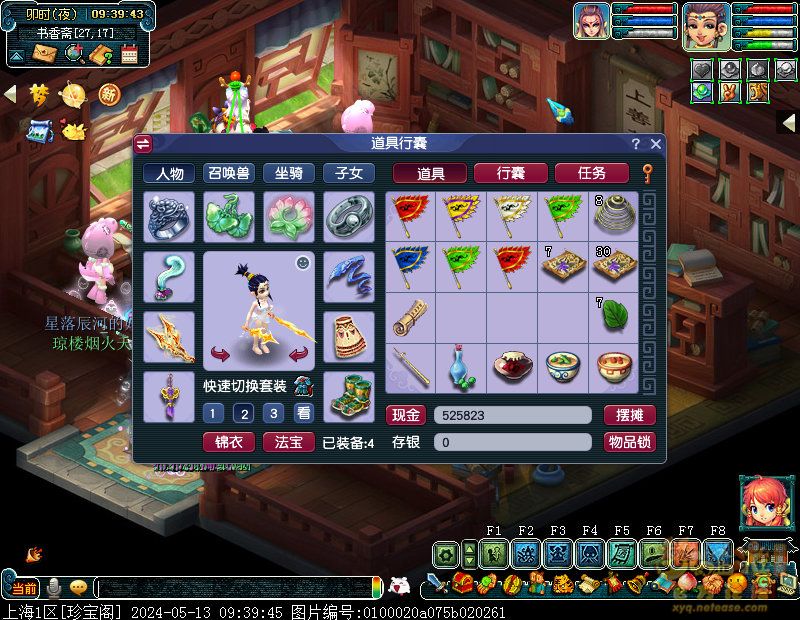Open the 法宝 treasure panel
Viewport: 800px width, 620px height.
(x=288, y=442)
